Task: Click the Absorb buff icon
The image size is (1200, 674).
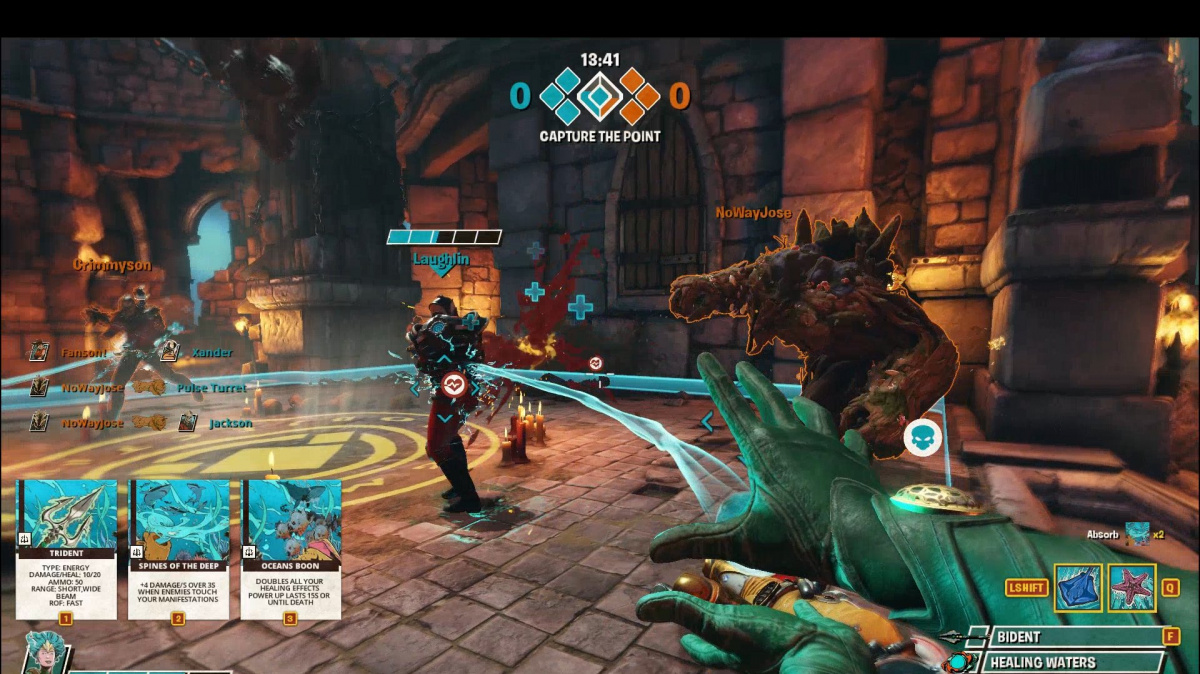Action: click(1136, 534)
